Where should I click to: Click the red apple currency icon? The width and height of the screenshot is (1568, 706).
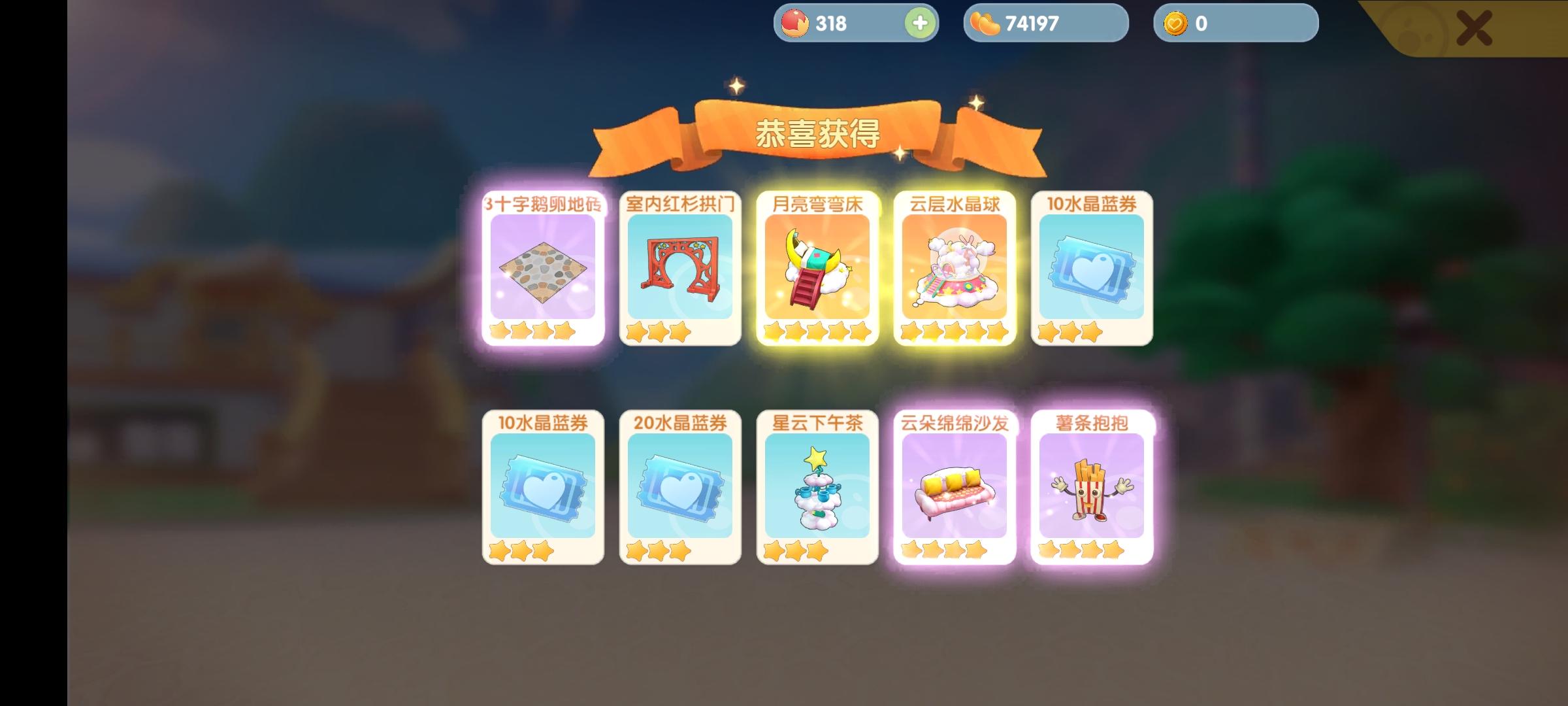794,24
